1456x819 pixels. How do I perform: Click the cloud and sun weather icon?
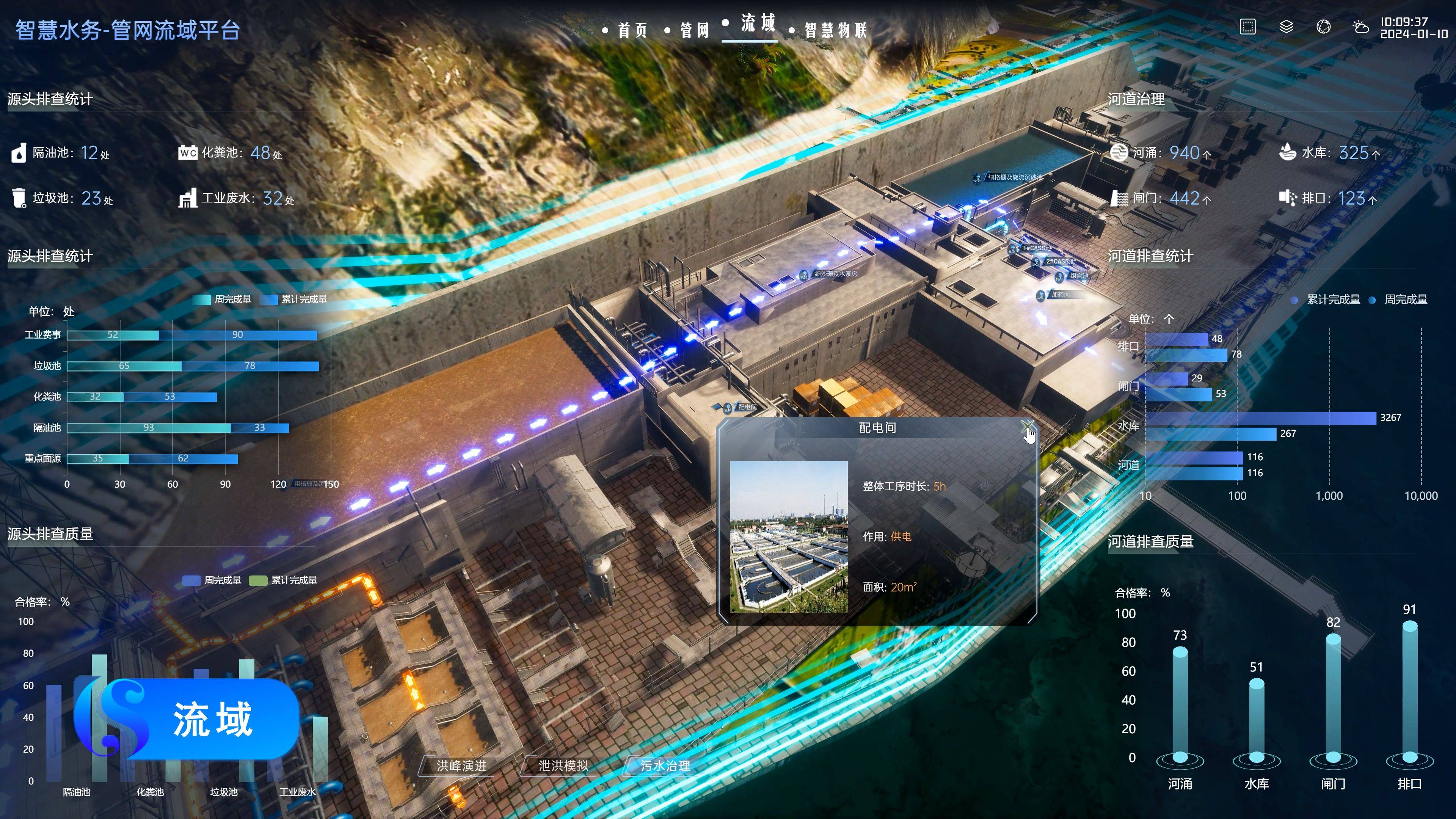pyautogui.click(x=1360, y=27)
